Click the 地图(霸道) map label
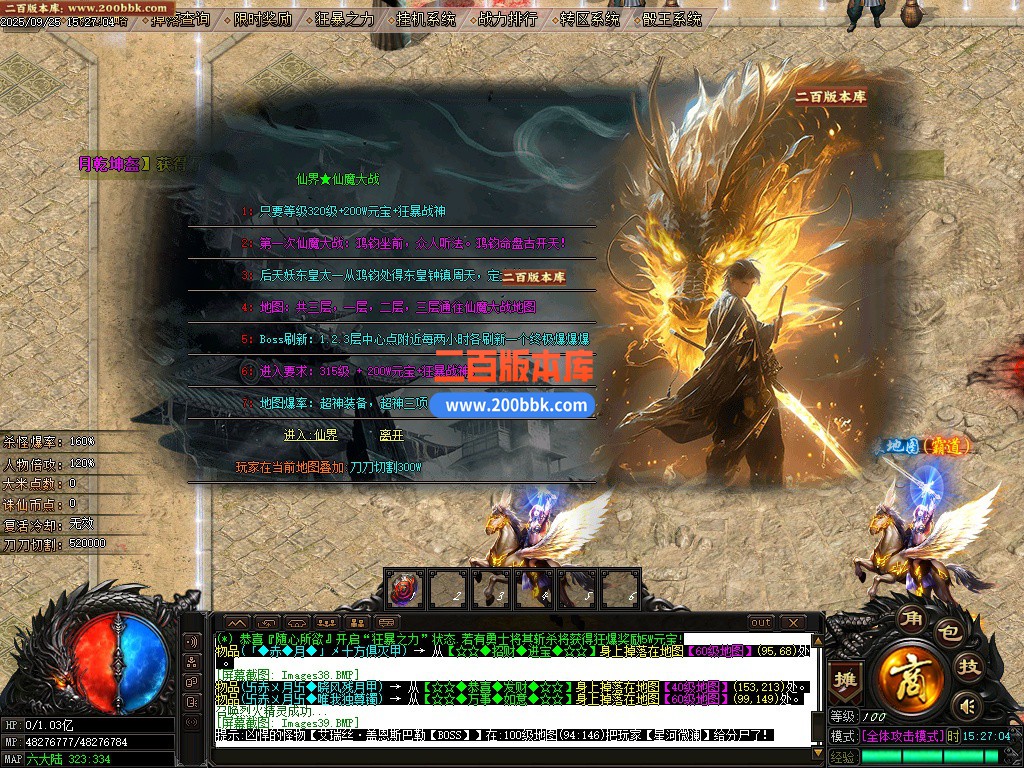The image size is (1024, 768). coord(924,445)
